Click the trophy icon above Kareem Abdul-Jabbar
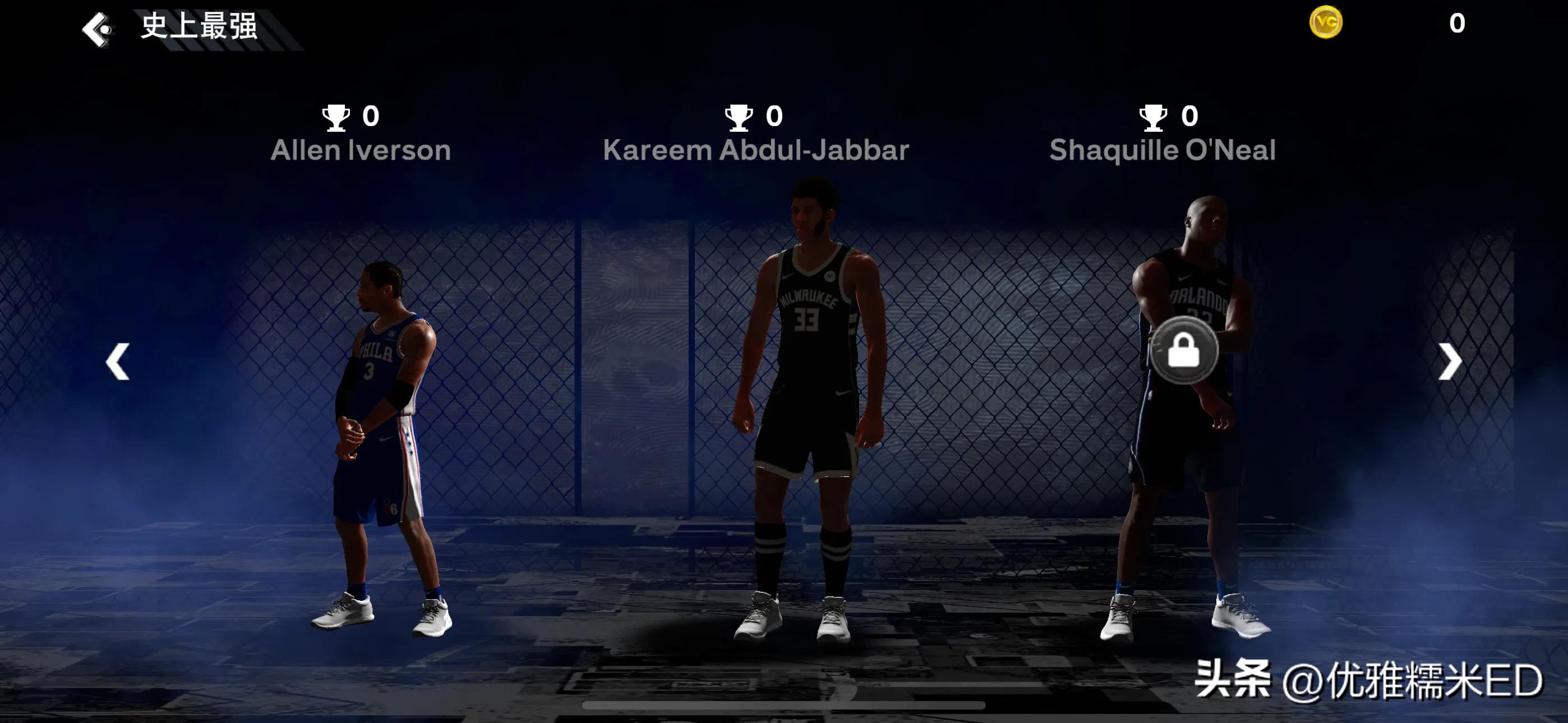This screenshot has height=723, width=1568. coord(738,116)
